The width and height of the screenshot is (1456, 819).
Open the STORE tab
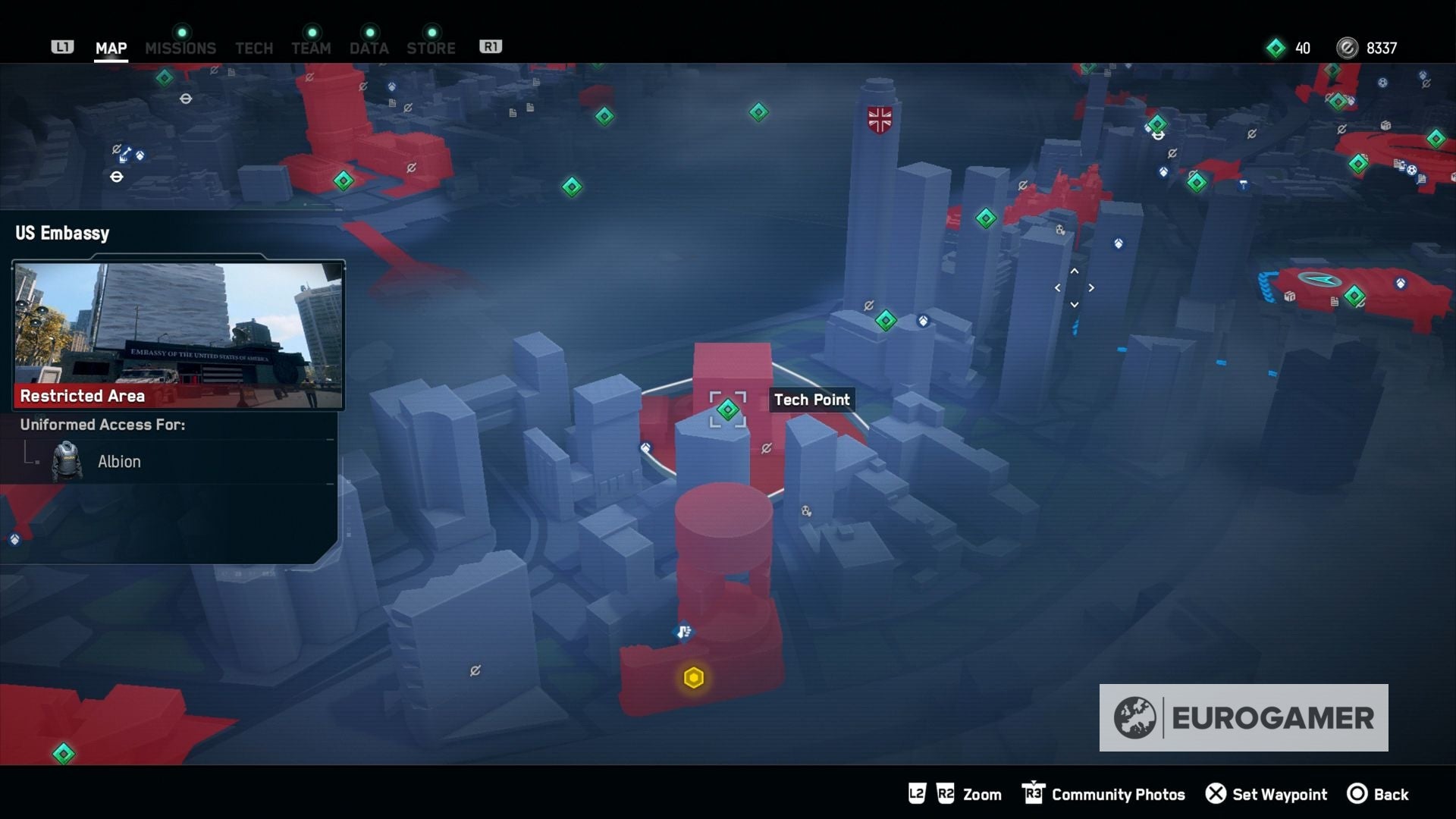tap(431, 48)
